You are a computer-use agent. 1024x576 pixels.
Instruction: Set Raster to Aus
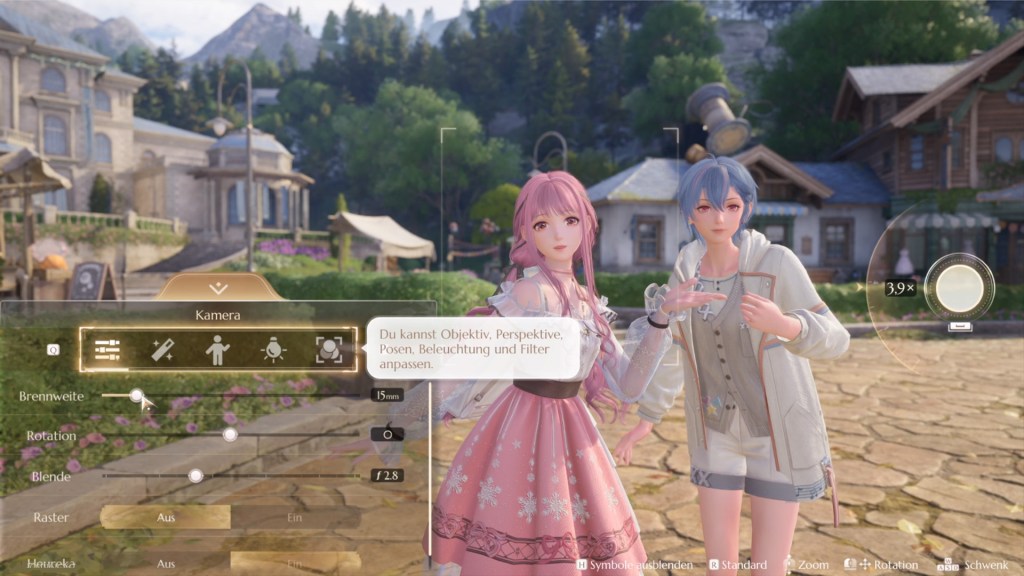(166, 517)
